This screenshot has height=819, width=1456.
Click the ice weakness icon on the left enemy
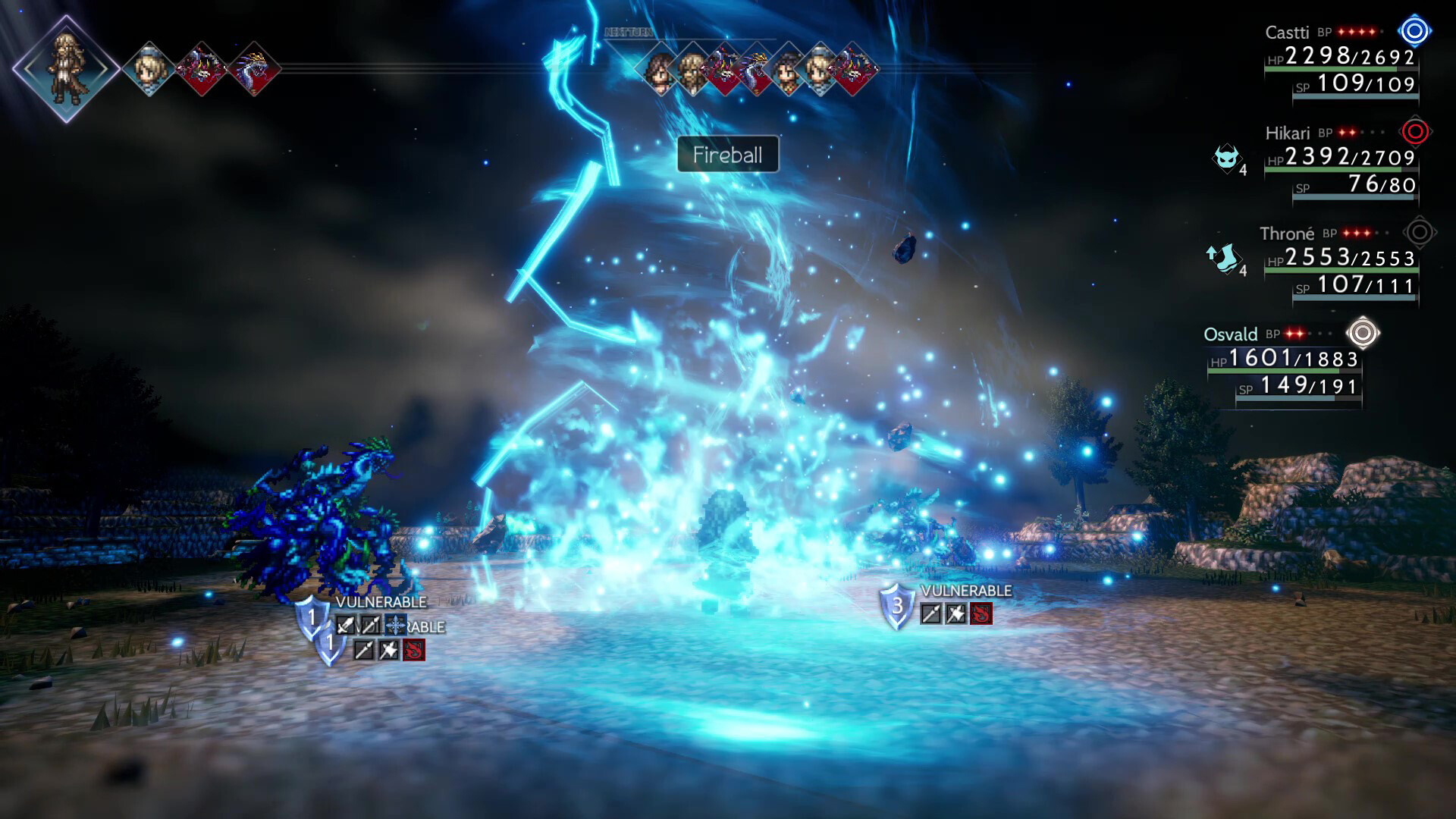point(395,625)
